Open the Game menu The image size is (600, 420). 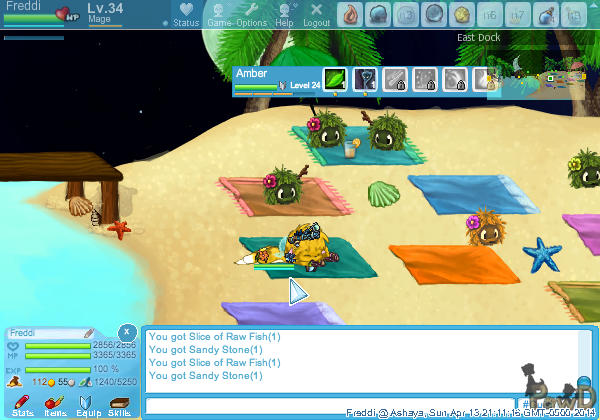pos(219,14)
